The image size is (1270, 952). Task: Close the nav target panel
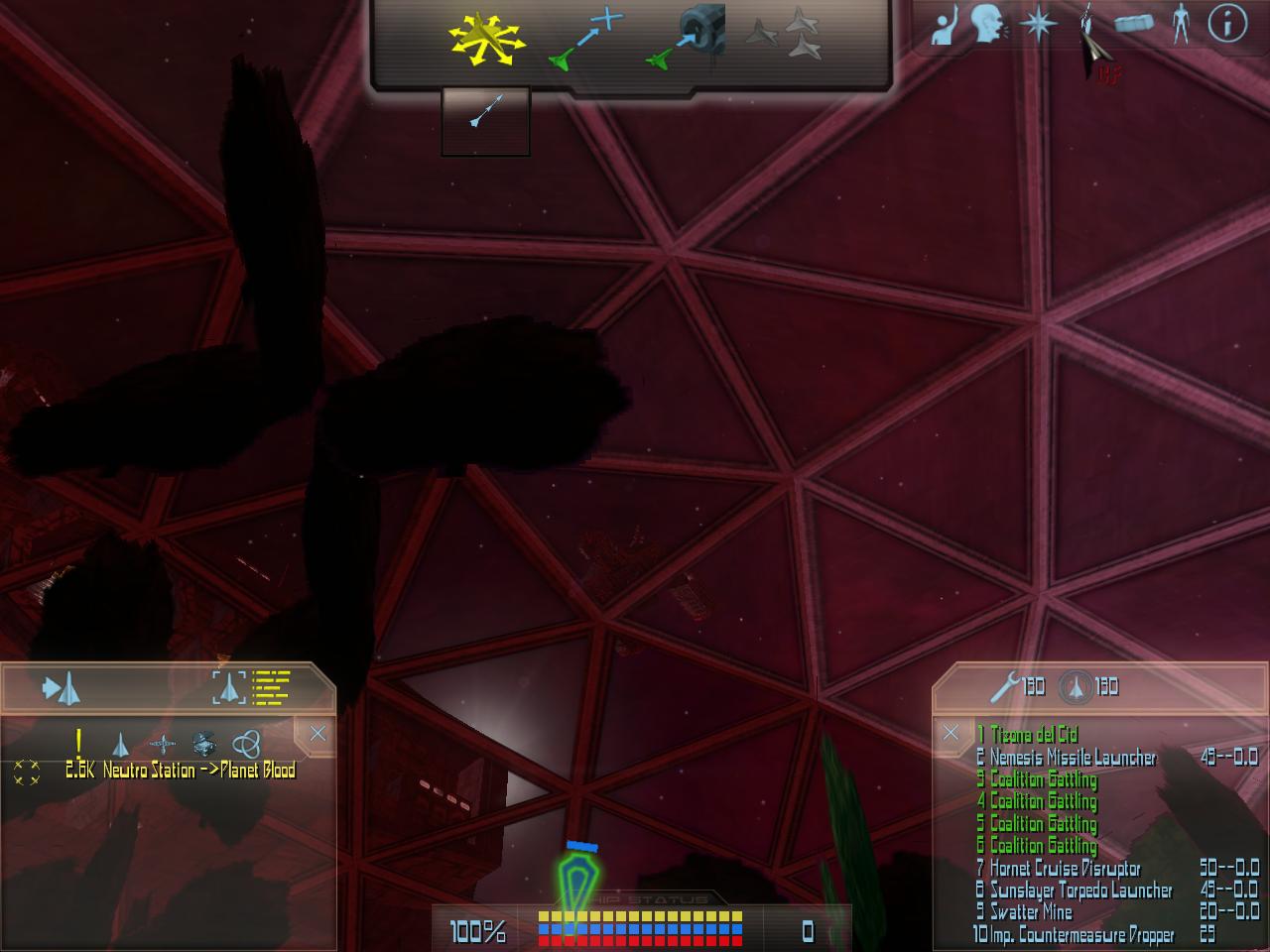[x=317, y=734]
